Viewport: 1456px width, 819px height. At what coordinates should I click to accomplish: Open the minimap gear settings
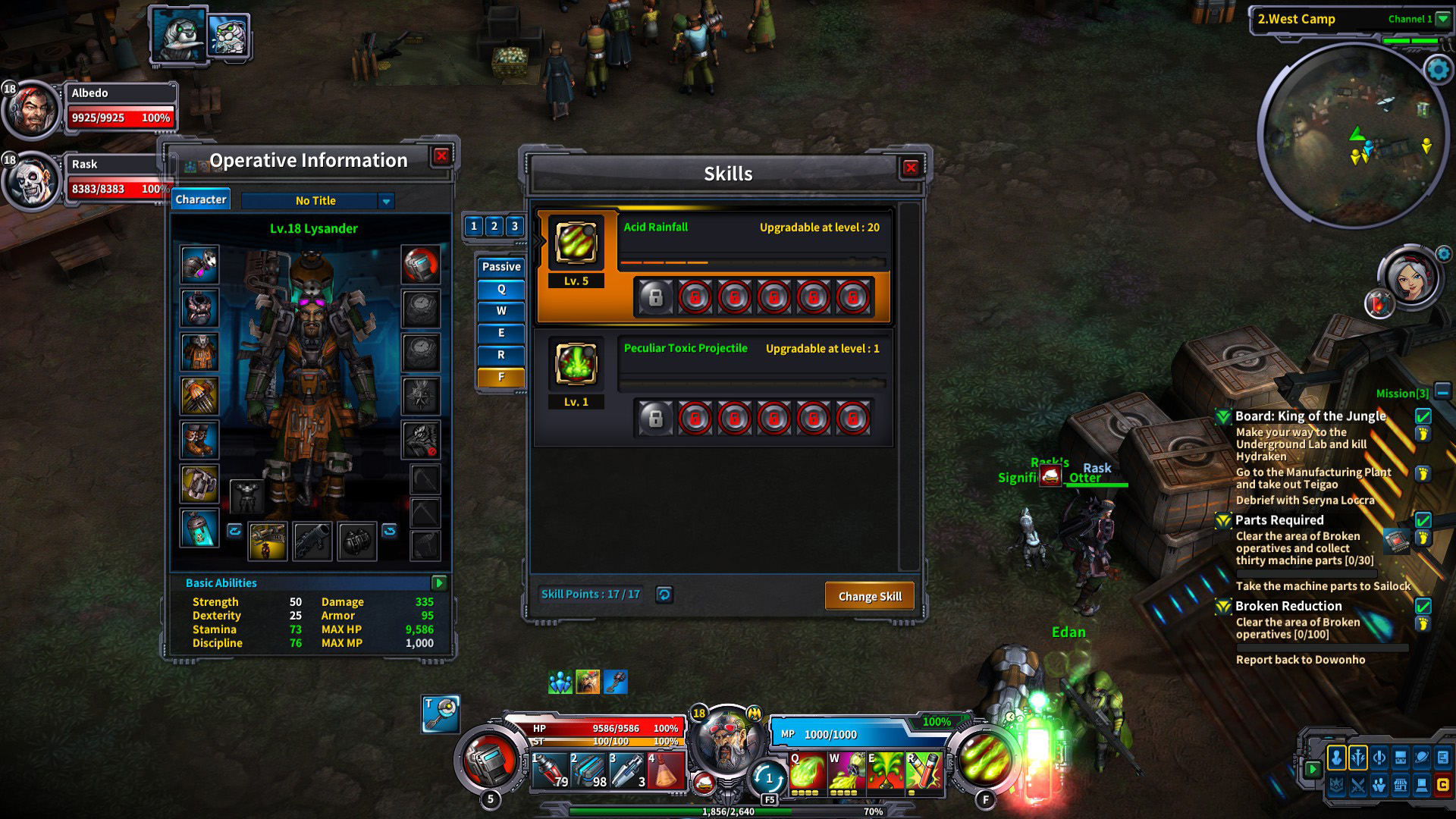[x=1438, y=70]
